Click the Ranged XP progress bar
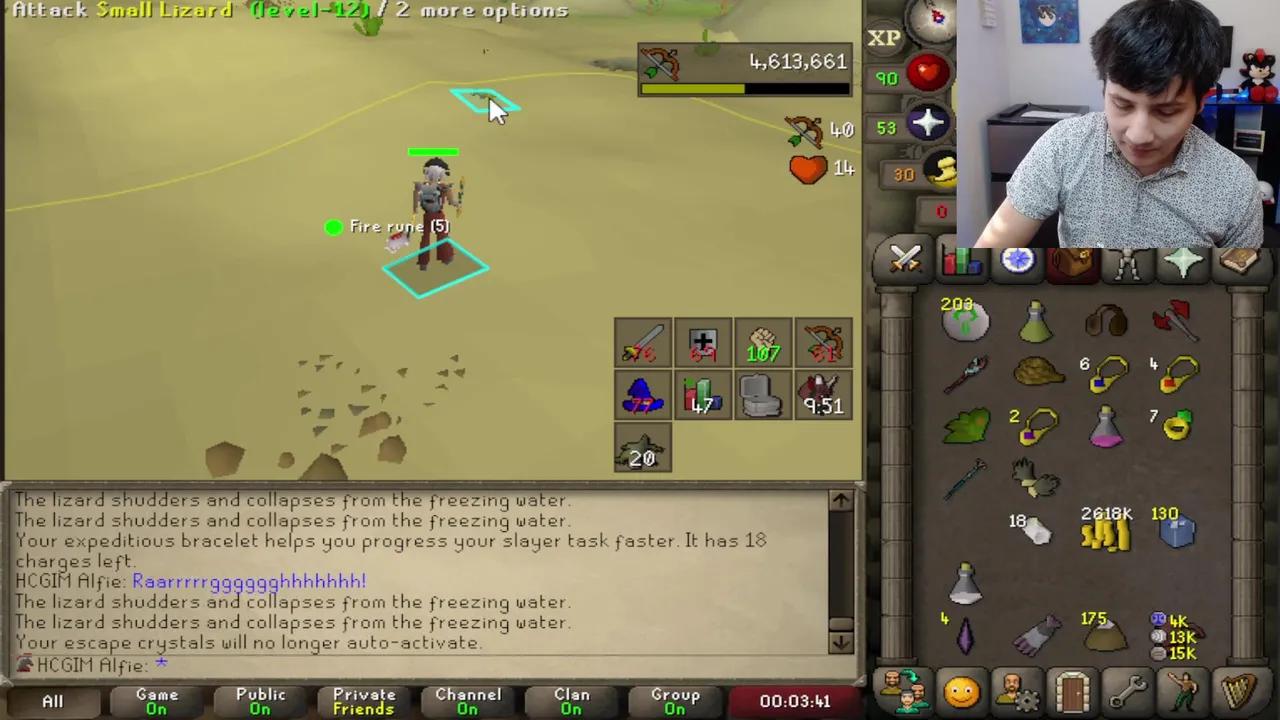1280x720 pixels. coord(744,88)
